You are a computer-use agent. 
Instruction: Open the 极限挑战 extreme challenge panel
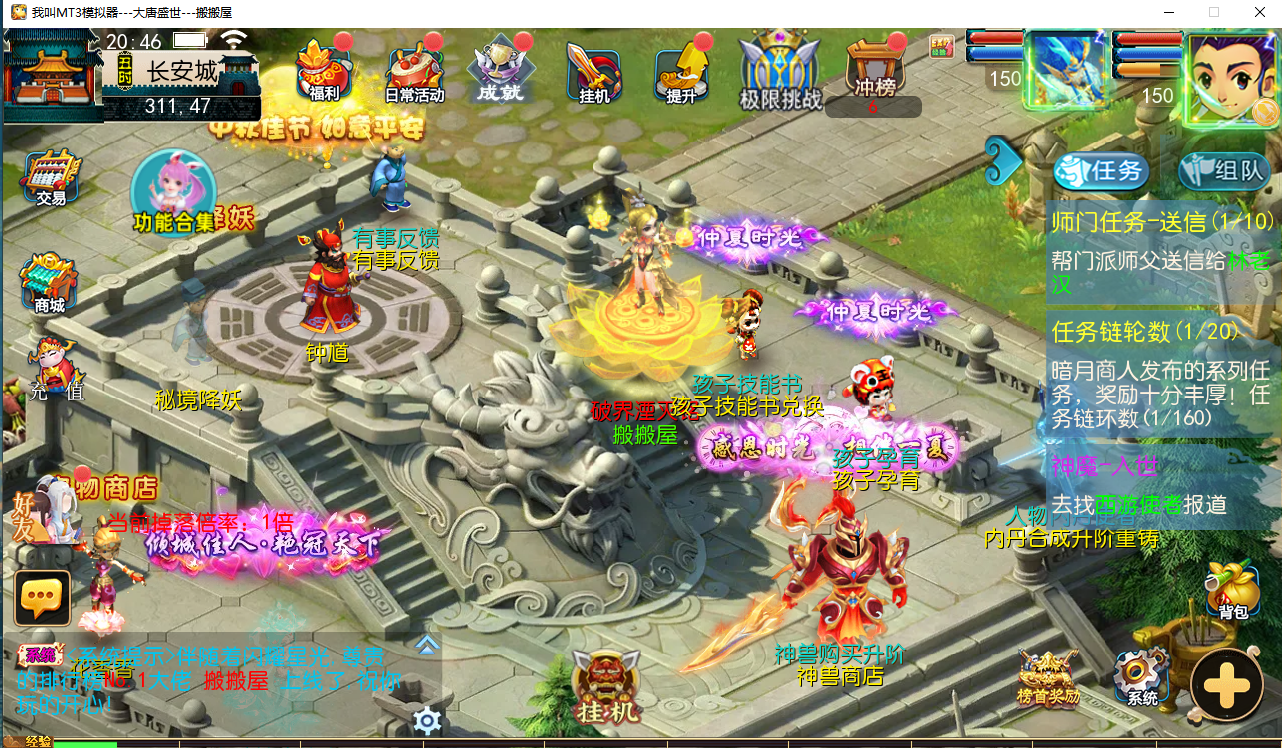(x=780, y=70)
